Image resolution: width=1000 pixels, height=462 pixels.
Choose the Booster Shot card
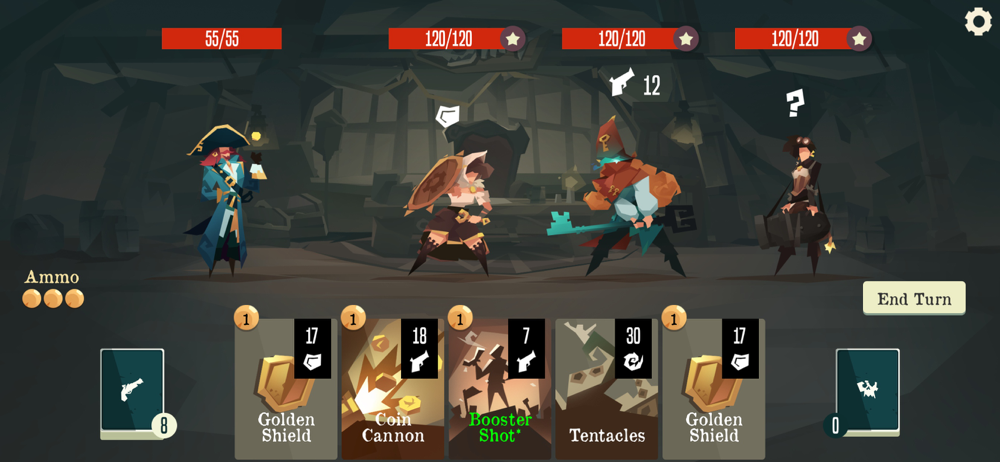pyautogui.click(x=500, y=389)
